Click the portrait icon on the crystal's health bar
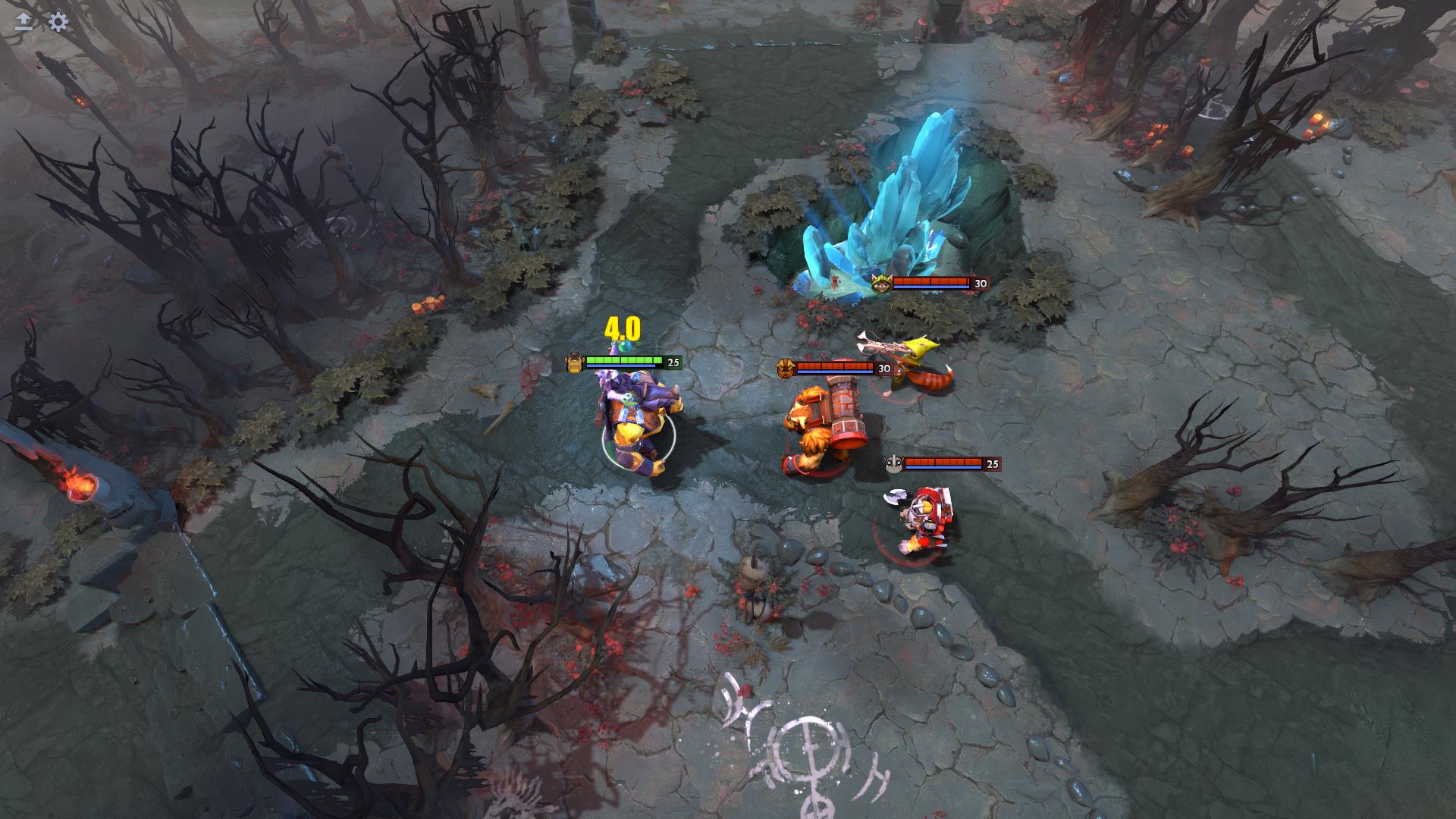Image resolution: width=1456 pixels, height=819 pixels. [x=882, y=282]
